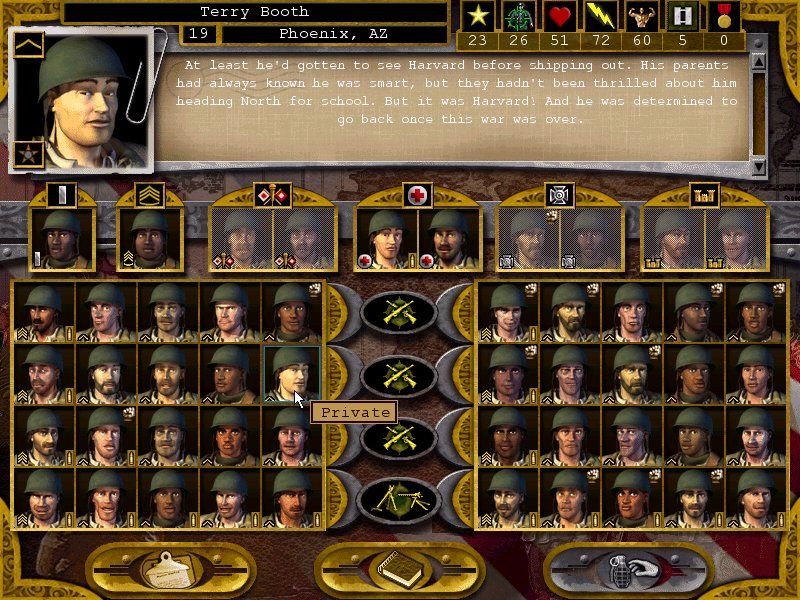Click the gold star stat icon
Viewport: 800px width, 600px height.
click(477, 16)
